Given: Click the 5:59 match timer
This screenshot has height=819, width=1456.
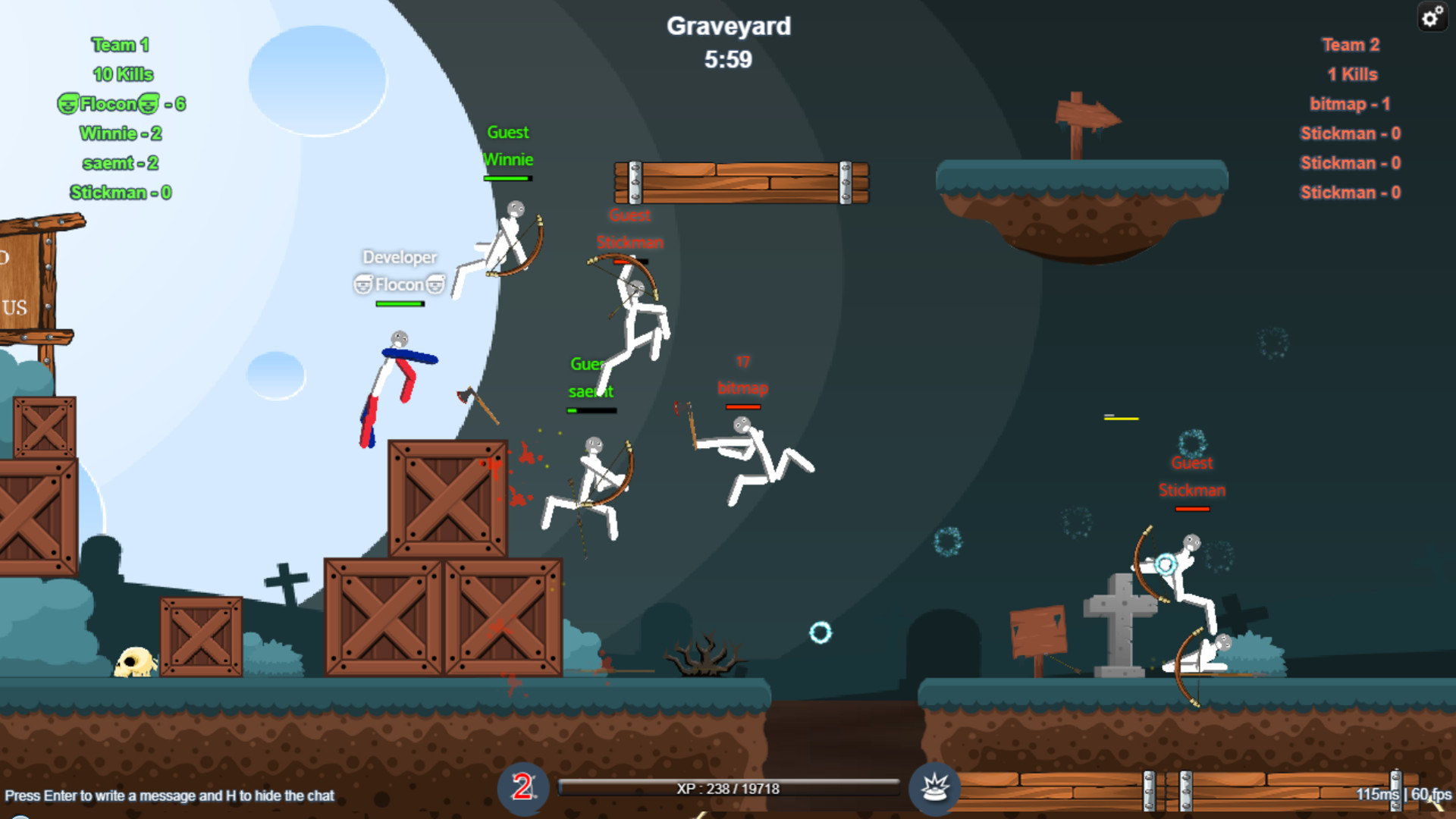Looking at the screenshot, I should 728,58.
